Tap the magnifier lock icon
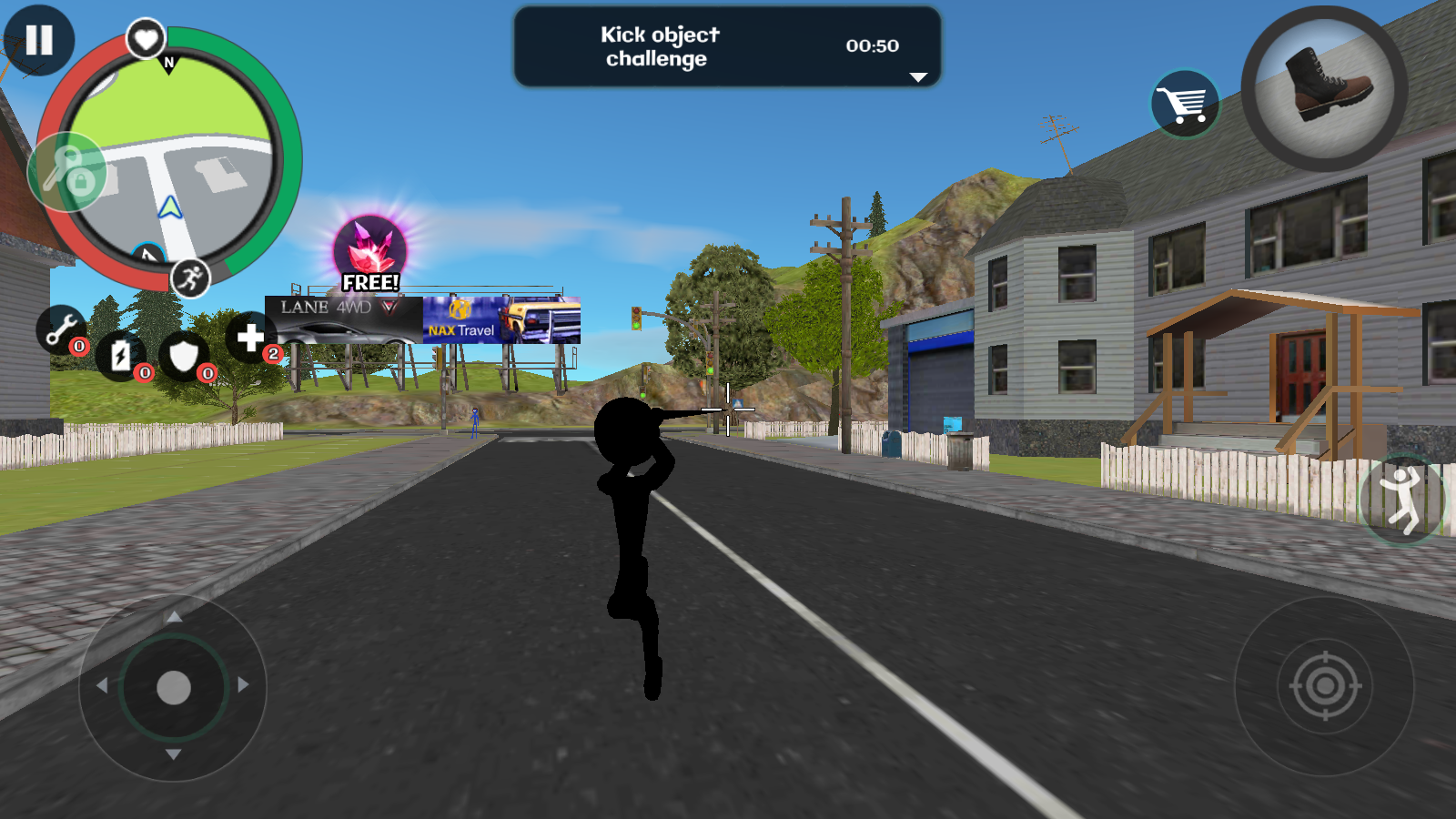Screen dimensions: 1456x819 [68, 172]
